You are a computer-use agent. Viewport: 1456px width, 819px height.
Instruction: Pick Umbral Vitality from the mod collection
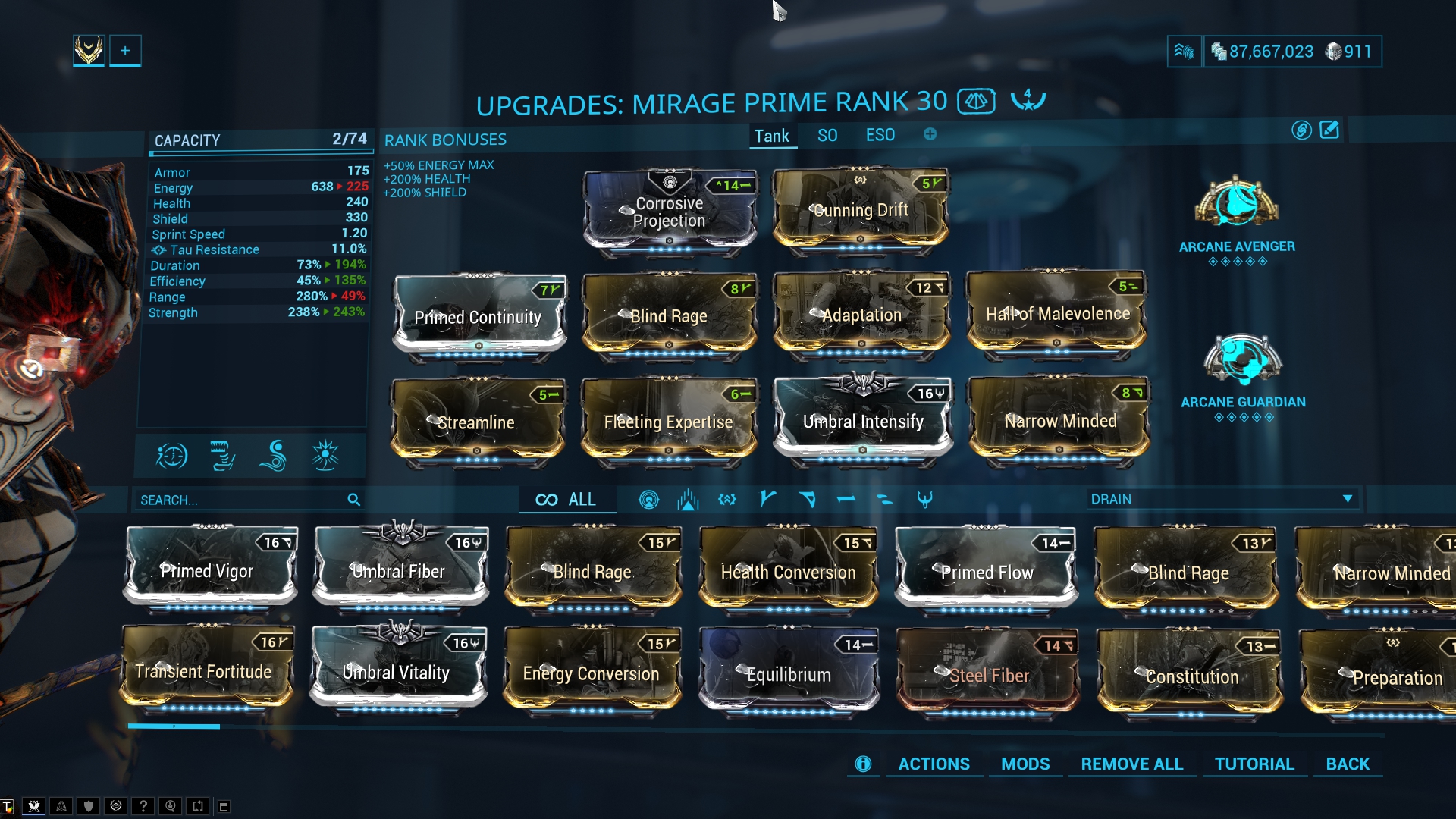coord(397,670)
